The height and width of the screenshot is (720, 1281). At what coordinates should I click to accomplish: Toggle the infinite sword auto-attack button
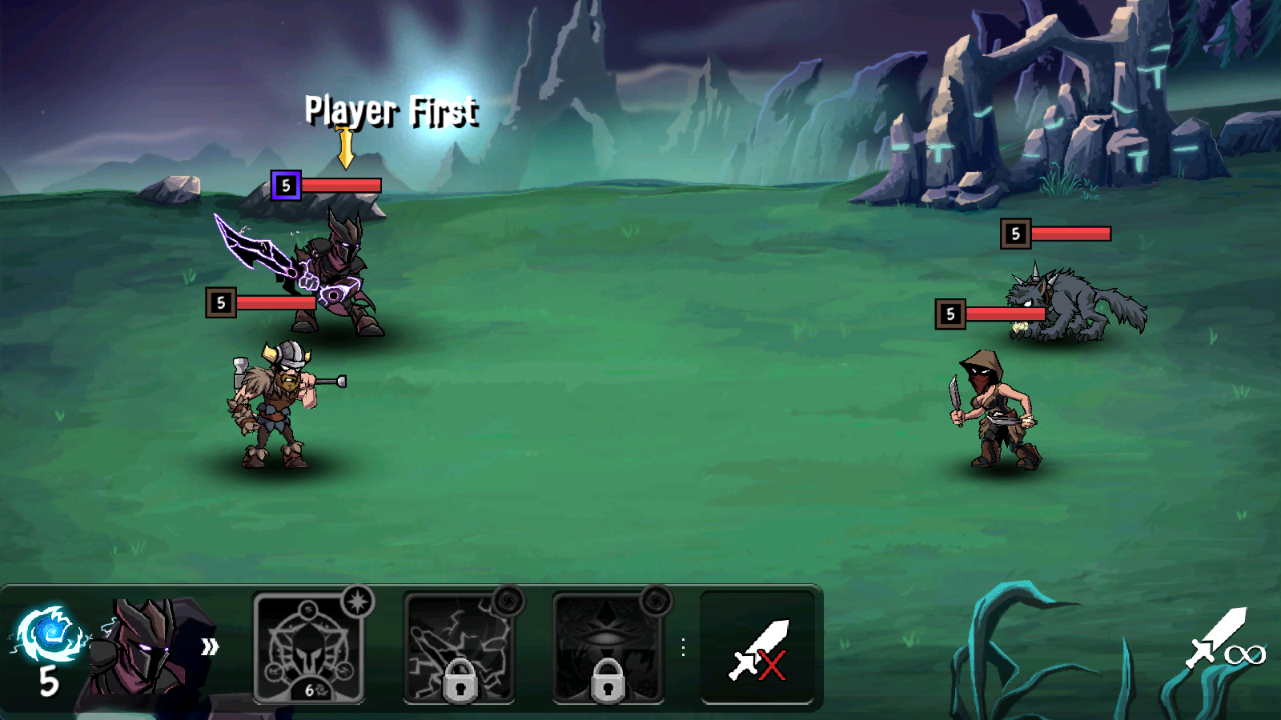[1224, 640]
